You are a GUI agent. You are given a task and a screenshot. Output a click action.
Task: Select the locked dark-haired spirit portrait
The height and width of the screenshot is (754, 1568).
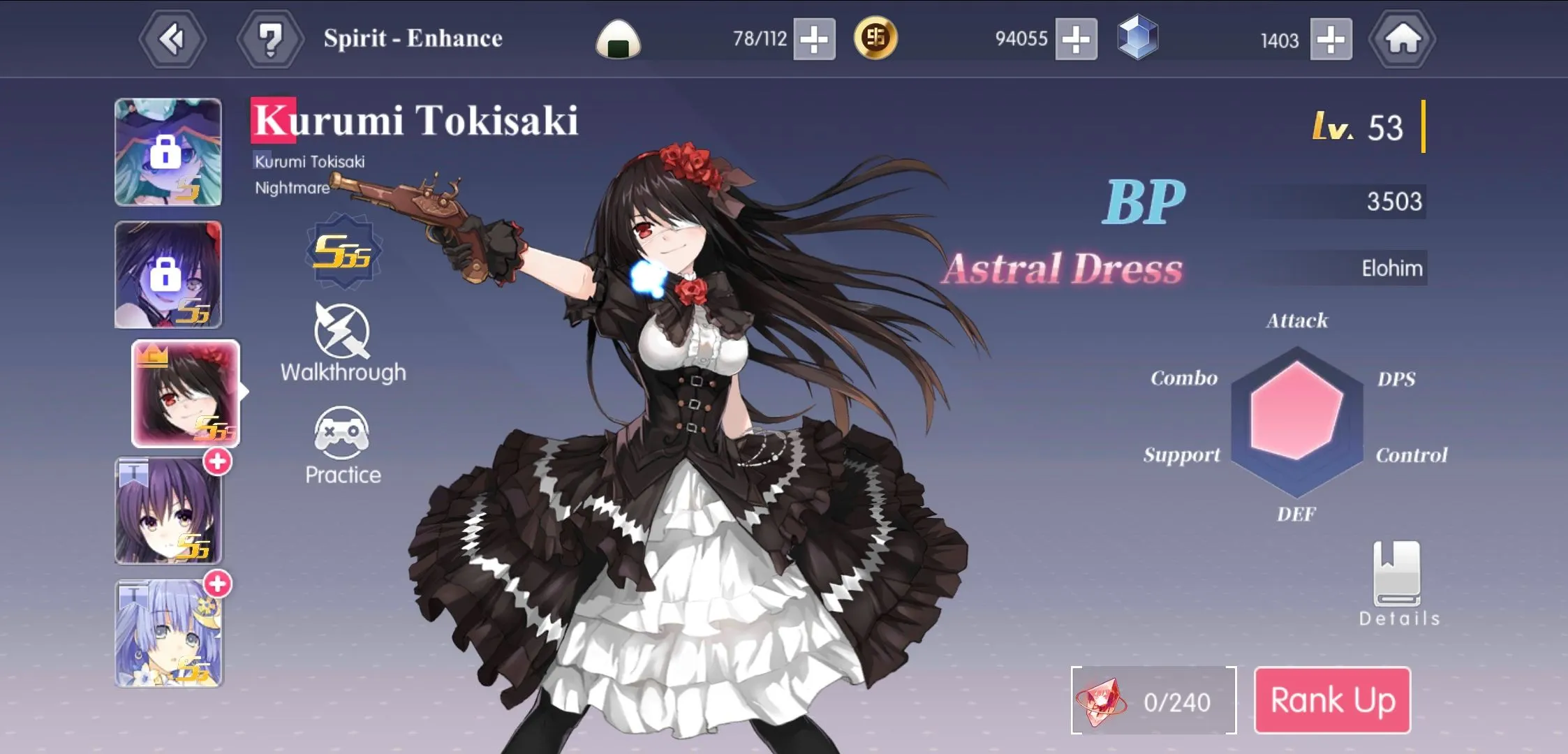(168, 274)
